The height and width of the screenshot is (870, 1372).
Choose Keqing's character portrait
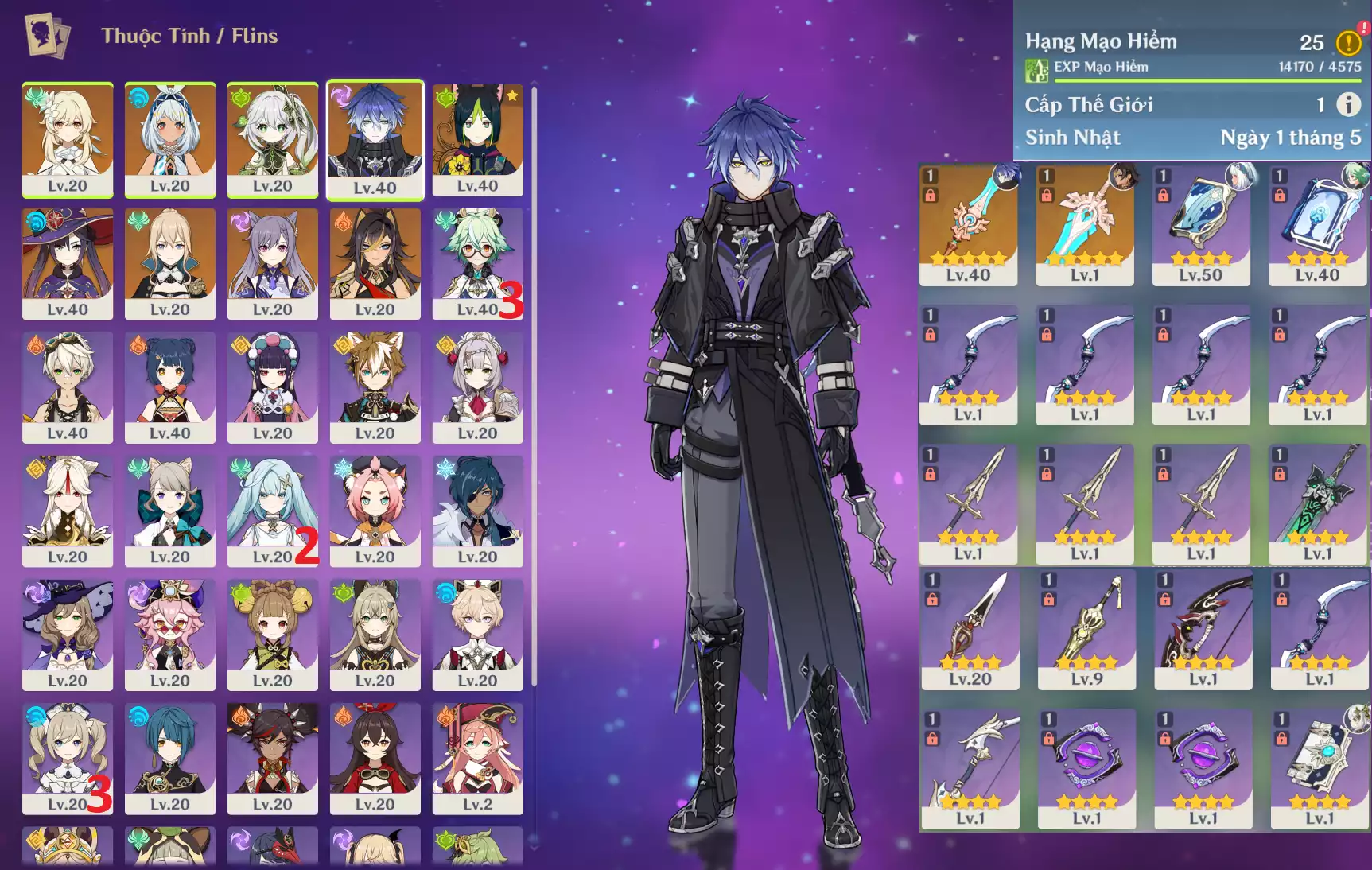(272, 263)
